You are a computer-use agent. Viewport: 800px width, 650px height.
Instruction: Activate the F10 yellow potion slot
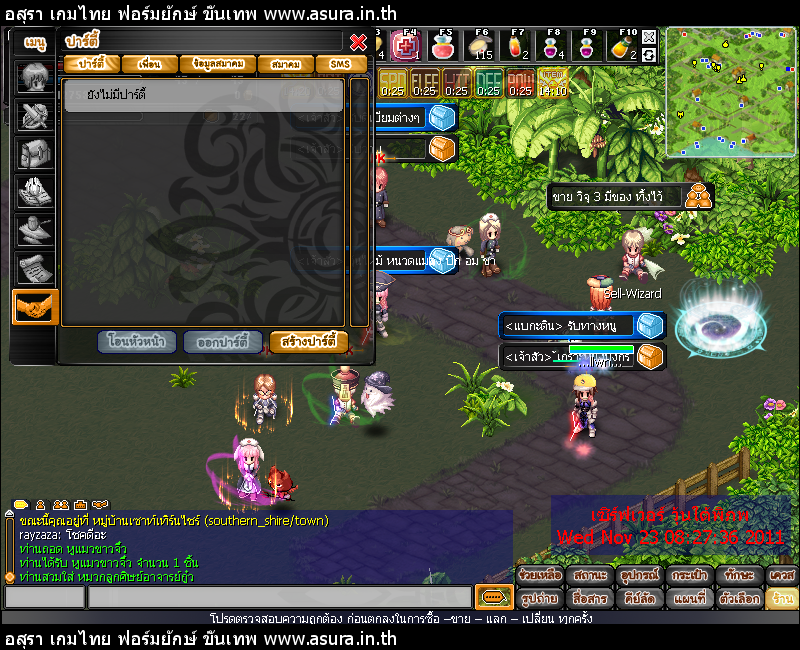[x=624, y=46]
